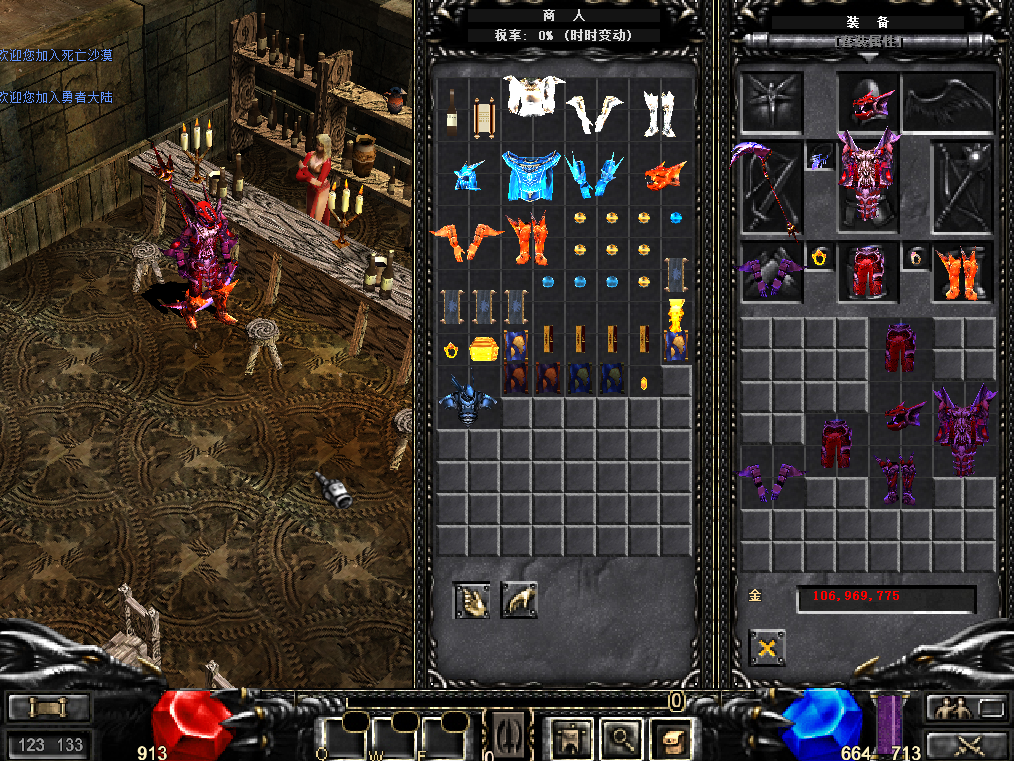Select the orange flame boots for sale
Screen dimensions: 1014x761
pos(533,240)
